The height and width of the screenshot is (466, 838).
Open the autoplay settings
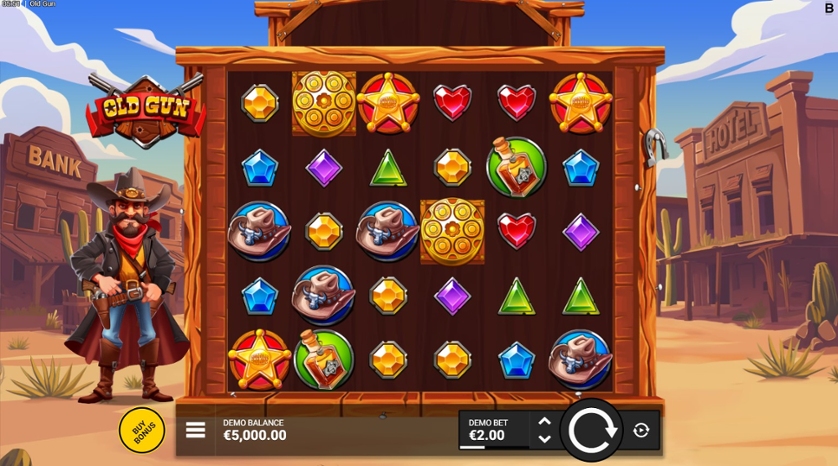[x=641, y=430]
